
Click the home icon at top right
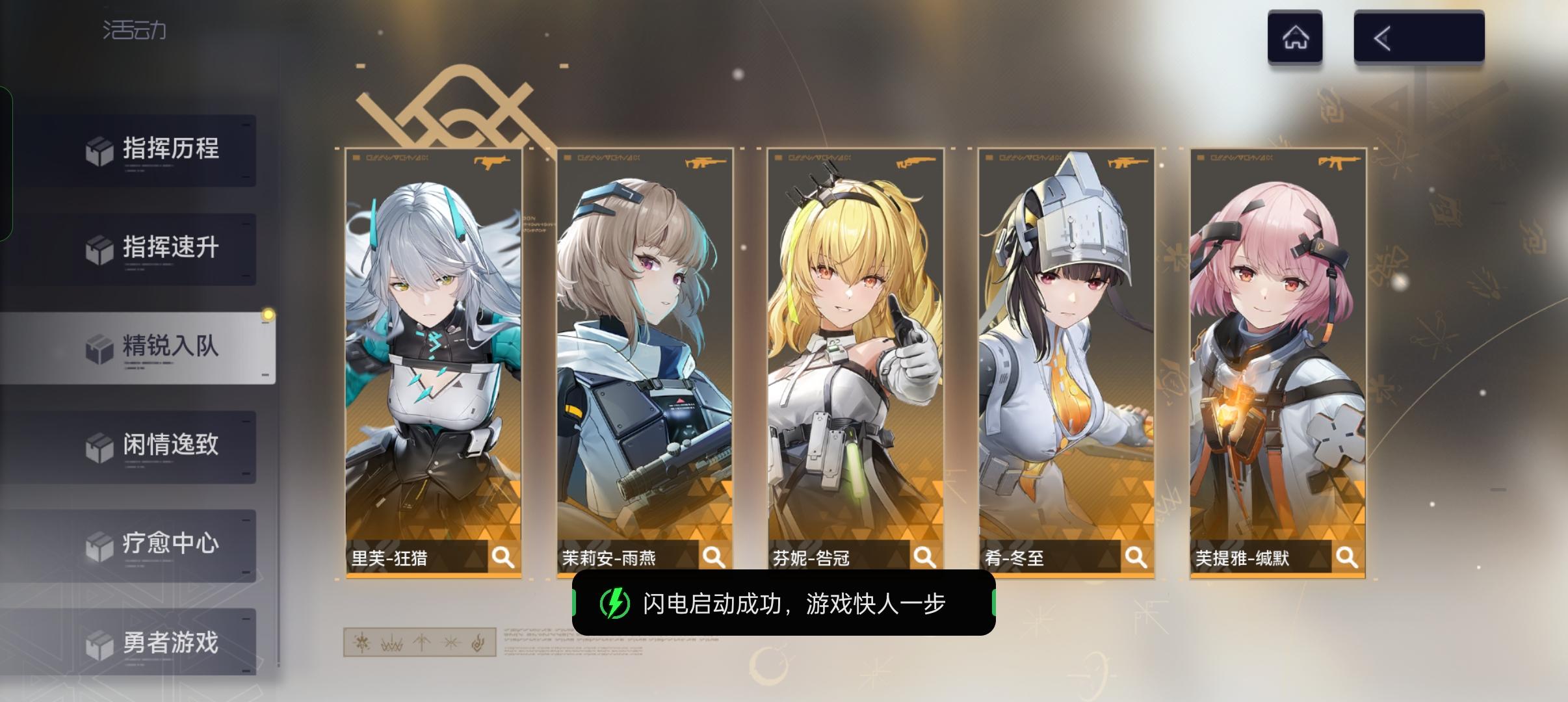(1296, 37)
